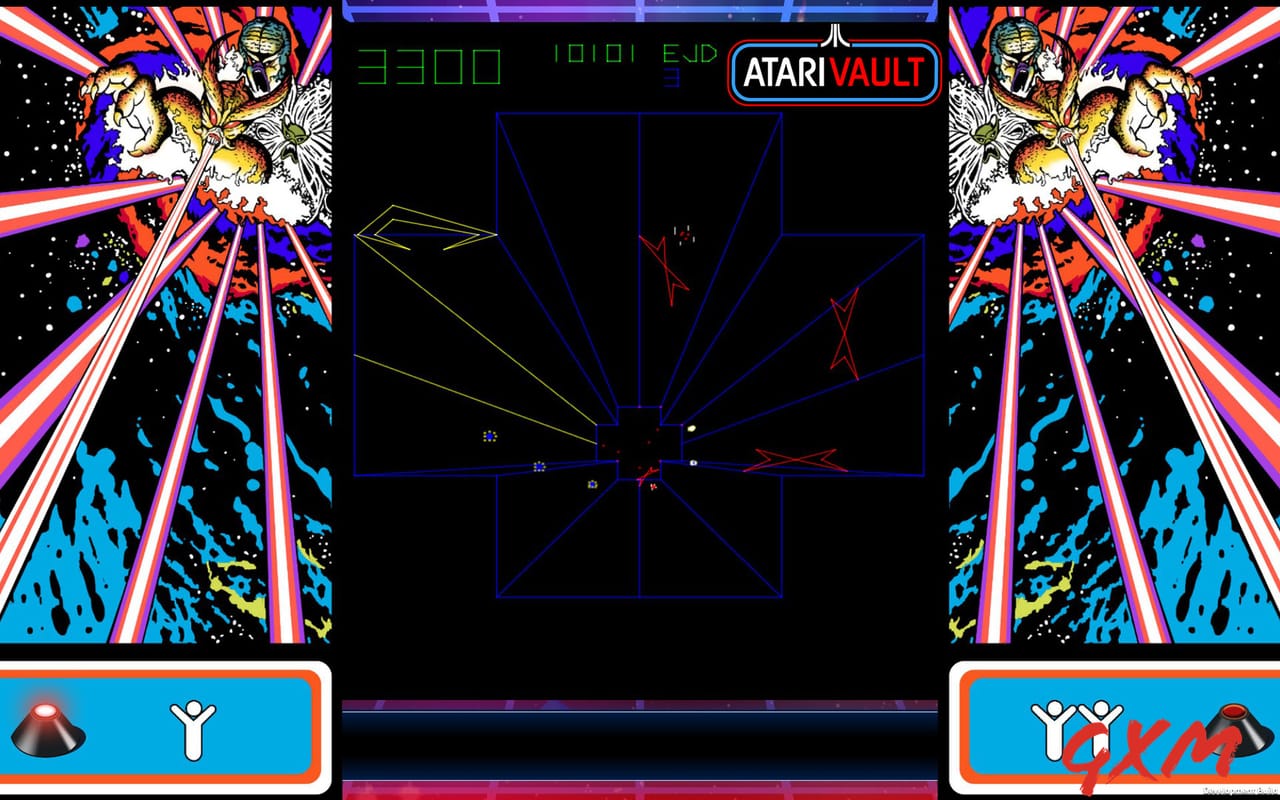
Task: Click the ATARI VAULT logo badge
Action: click(833, 70)
